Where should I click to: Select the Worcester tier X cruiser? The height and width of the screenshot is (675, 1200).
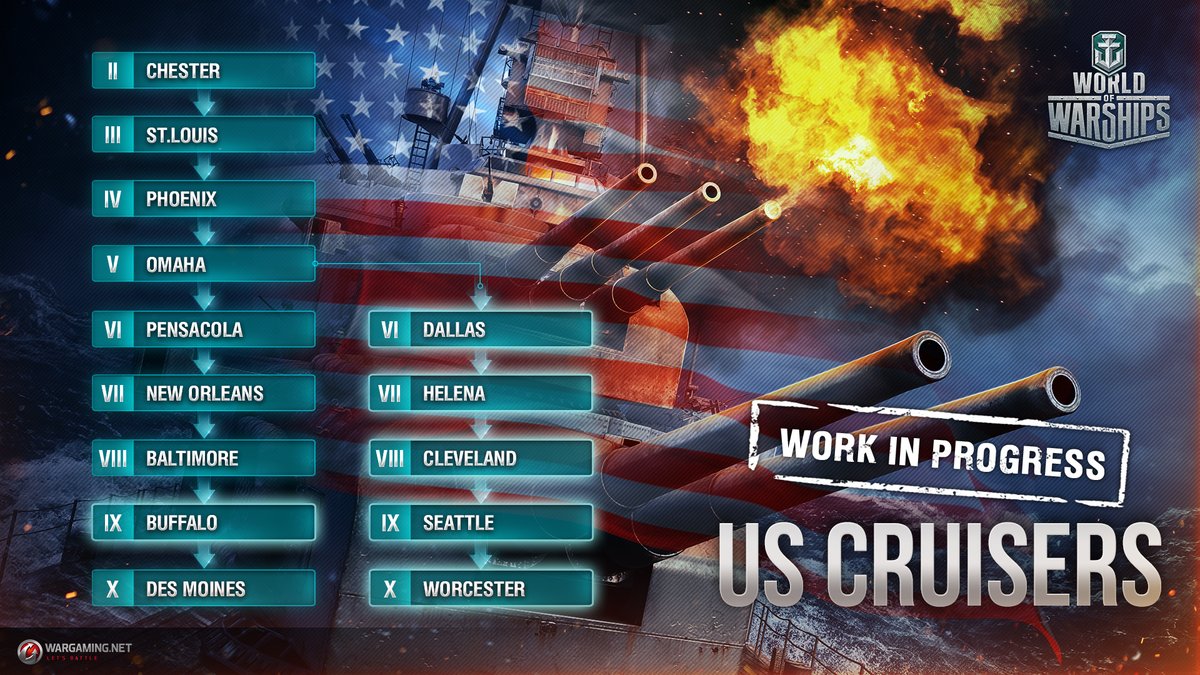click(481, 588)
